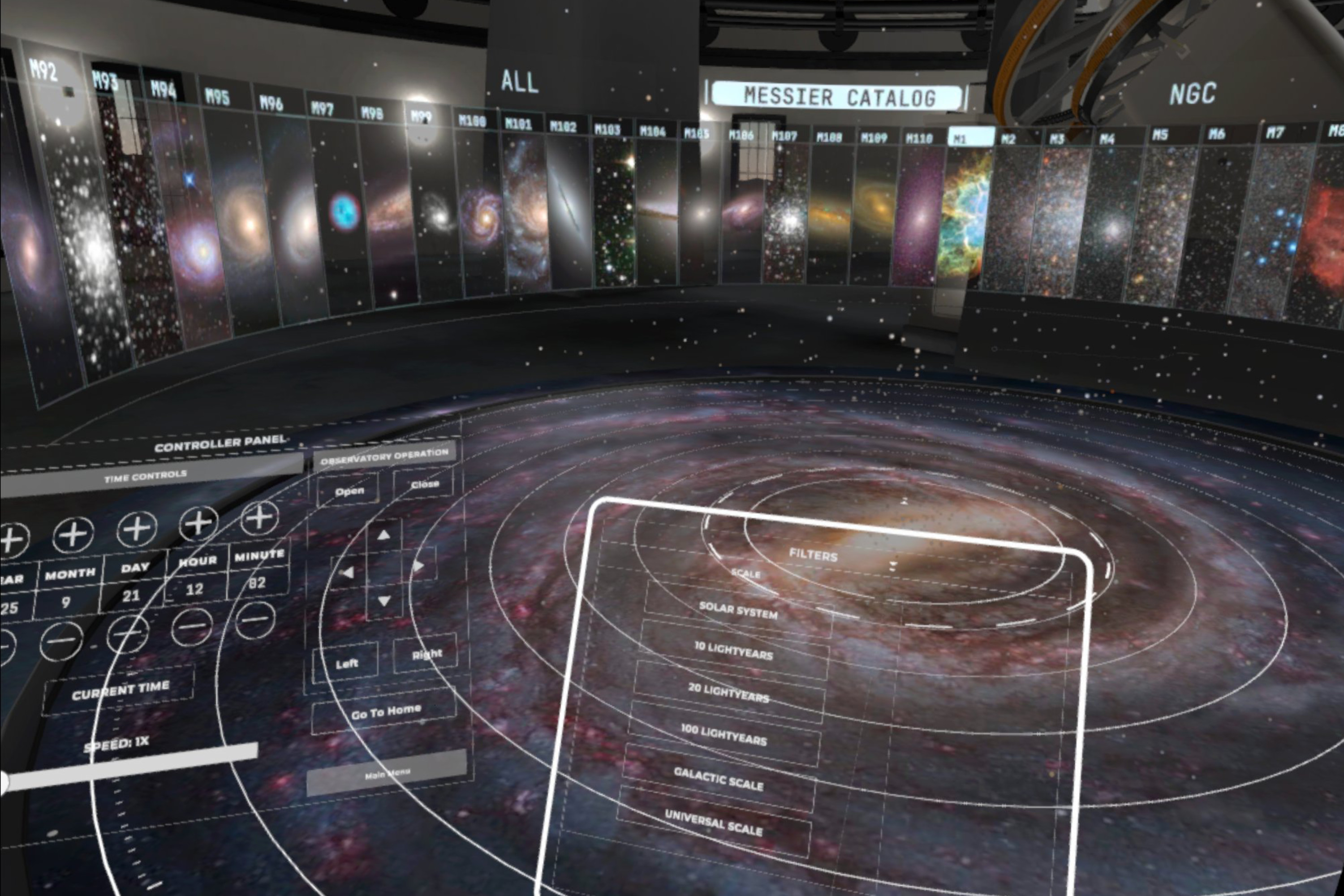The image size is (1344, 896).
Task: Set scale to 20 Lightyears
Action: [728, 692]
